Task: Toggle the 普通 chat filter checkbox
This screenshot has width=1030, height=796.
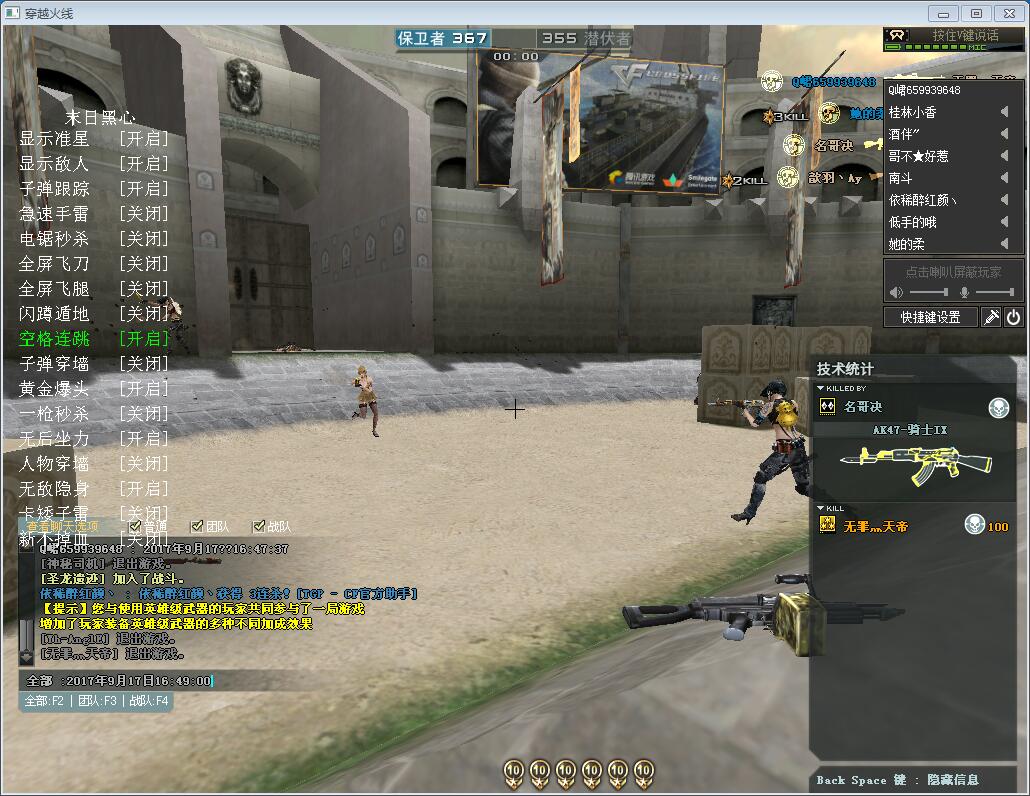Action: point(136,526)
